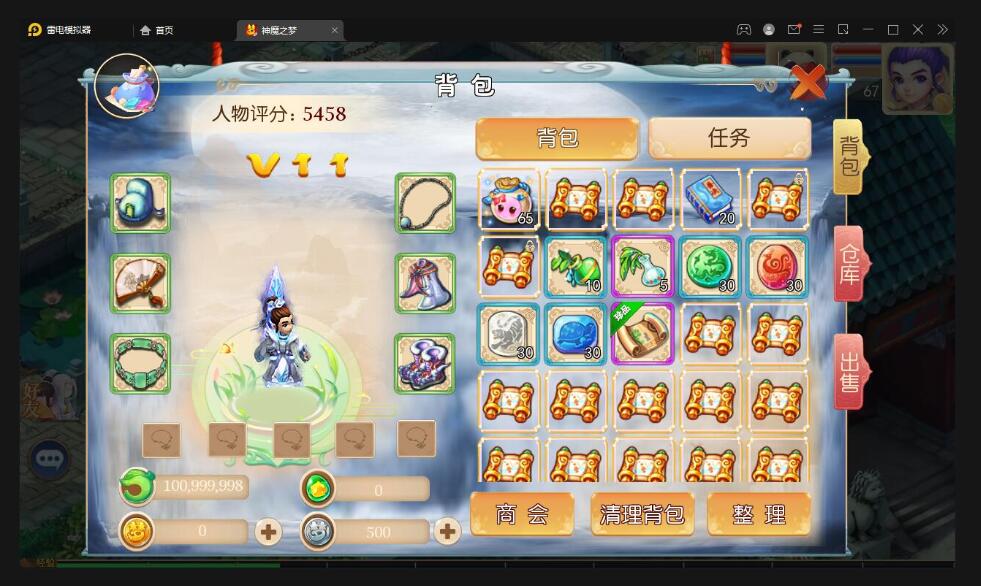Add gold ingots with the plus button

268,531
